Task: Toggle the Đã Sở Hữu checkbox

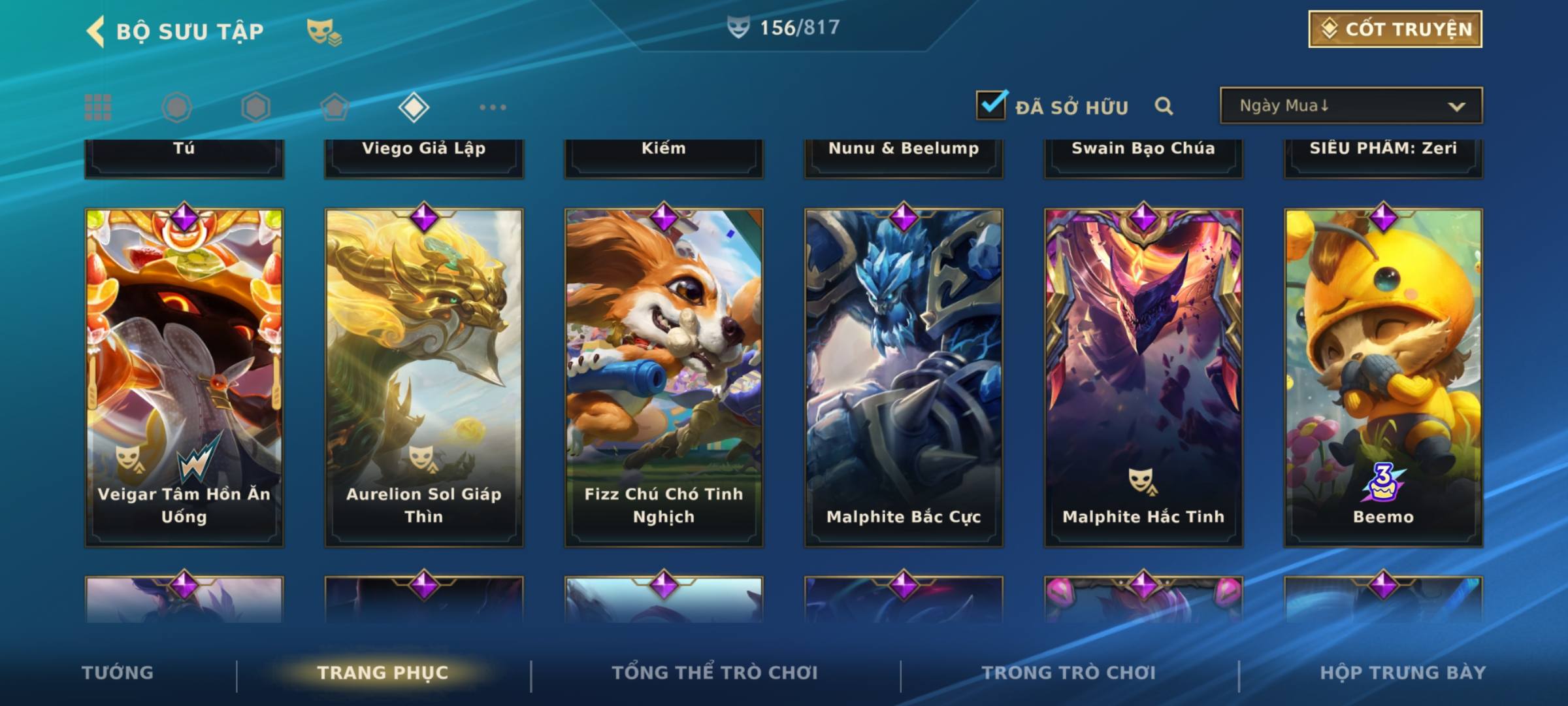Action: click(992, 105)
